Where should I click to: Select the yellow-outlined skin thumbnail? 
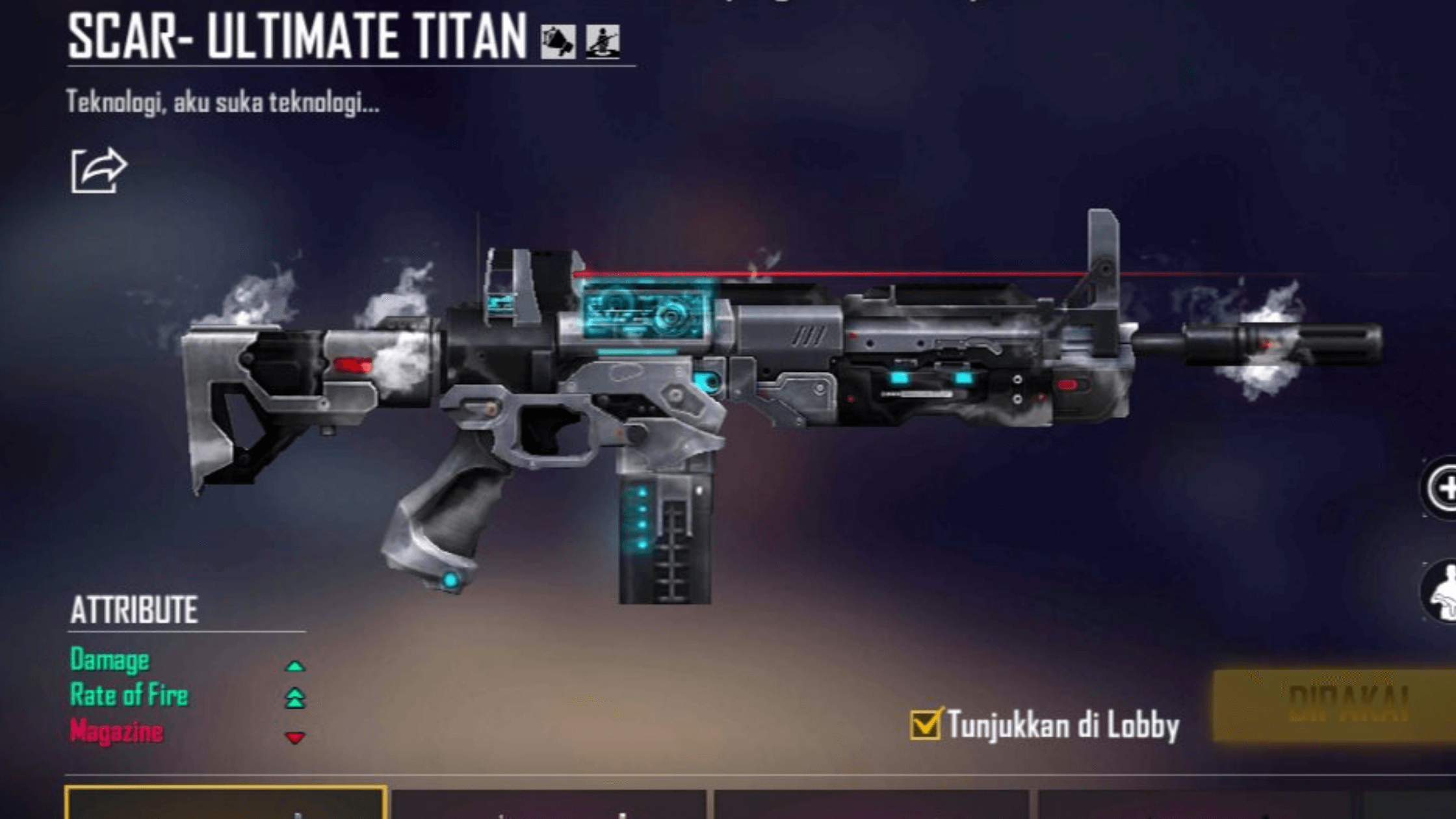click(x=226, y=803)
